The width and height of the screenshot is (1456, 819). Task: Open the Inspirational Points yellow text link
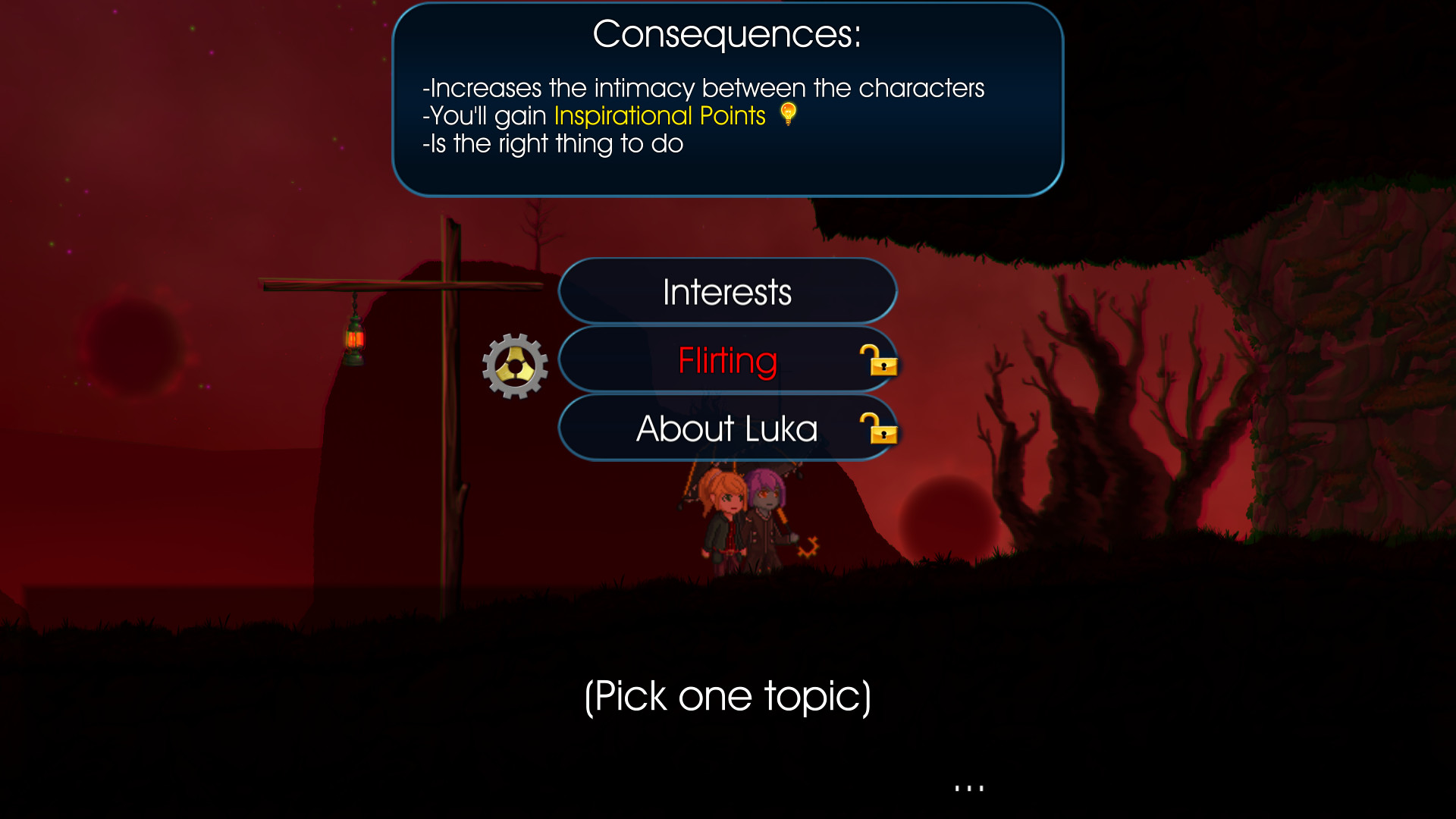tap(658, 115)
